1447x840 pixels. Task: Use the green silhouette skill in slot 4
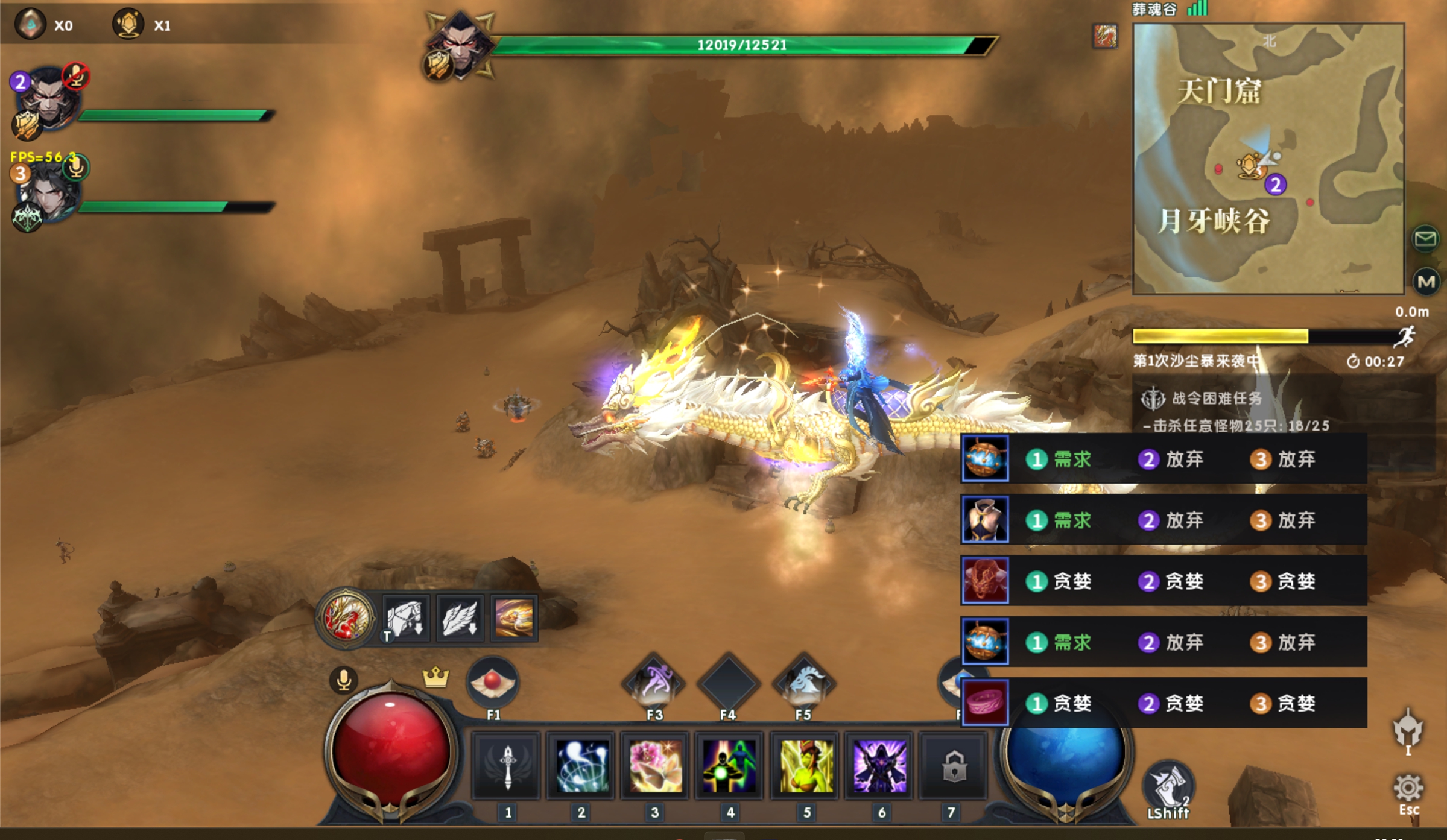730,766
